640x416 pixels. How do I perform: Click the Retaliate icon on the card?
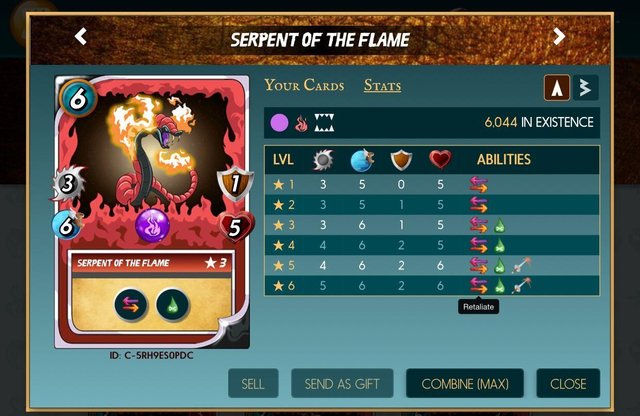coord(131,304)
